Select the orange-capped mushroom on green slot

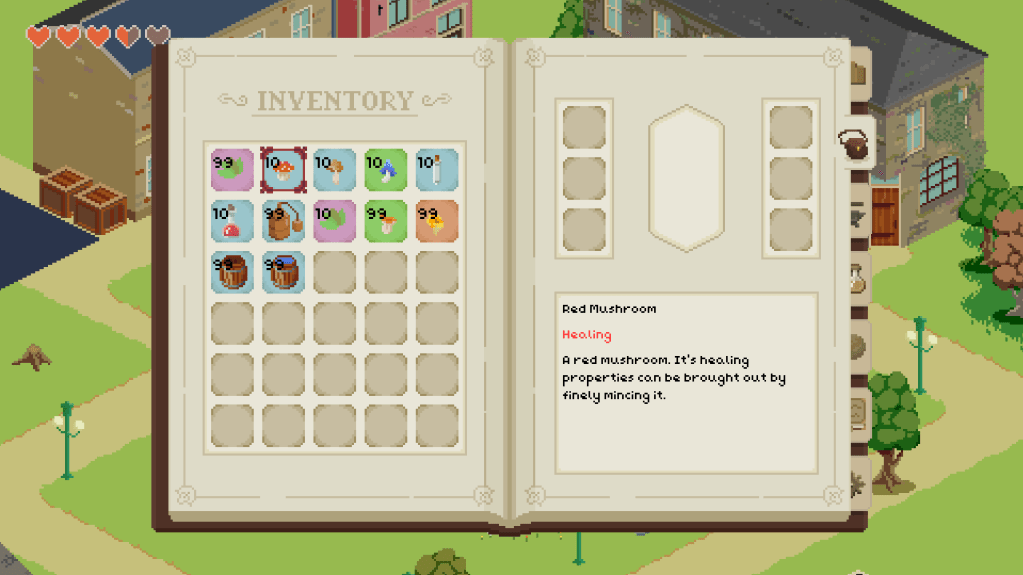[385, 221]
